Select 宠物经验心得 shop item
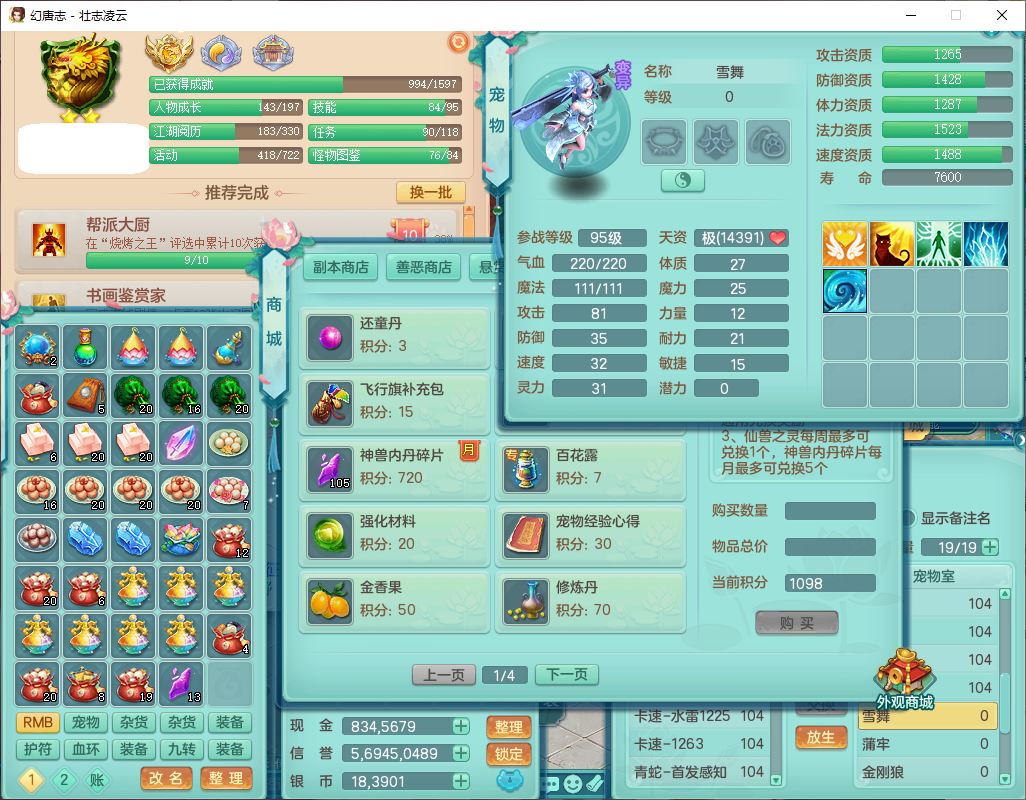Screen dimensions: 1026x800 tap(590, 533)
